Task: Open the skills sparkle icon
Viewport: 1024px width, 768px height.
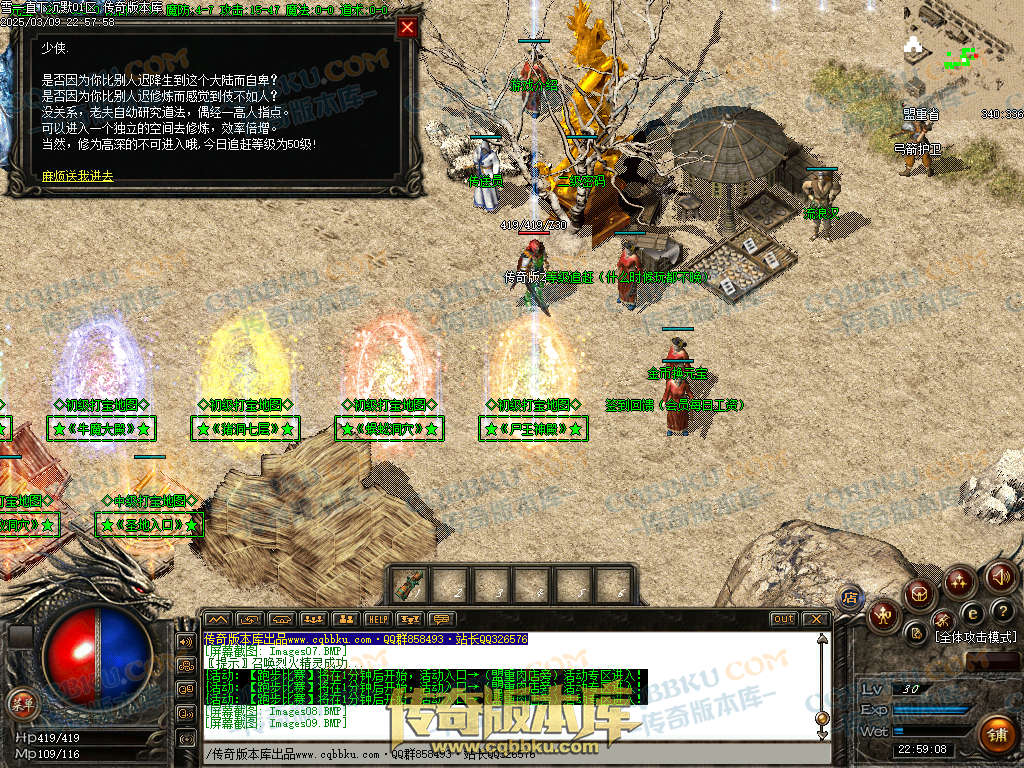Action: [959, 581]
